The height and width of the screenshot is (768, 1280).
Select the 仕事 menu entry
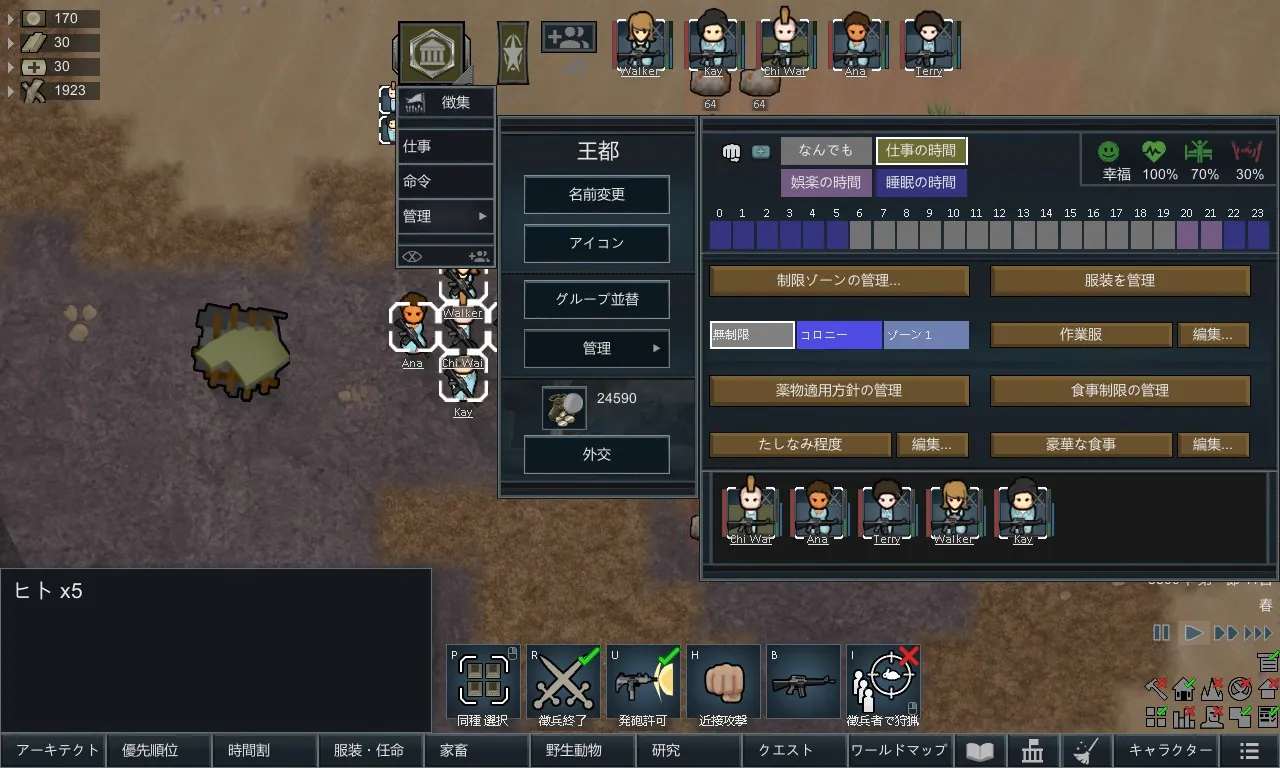point(446,146)
